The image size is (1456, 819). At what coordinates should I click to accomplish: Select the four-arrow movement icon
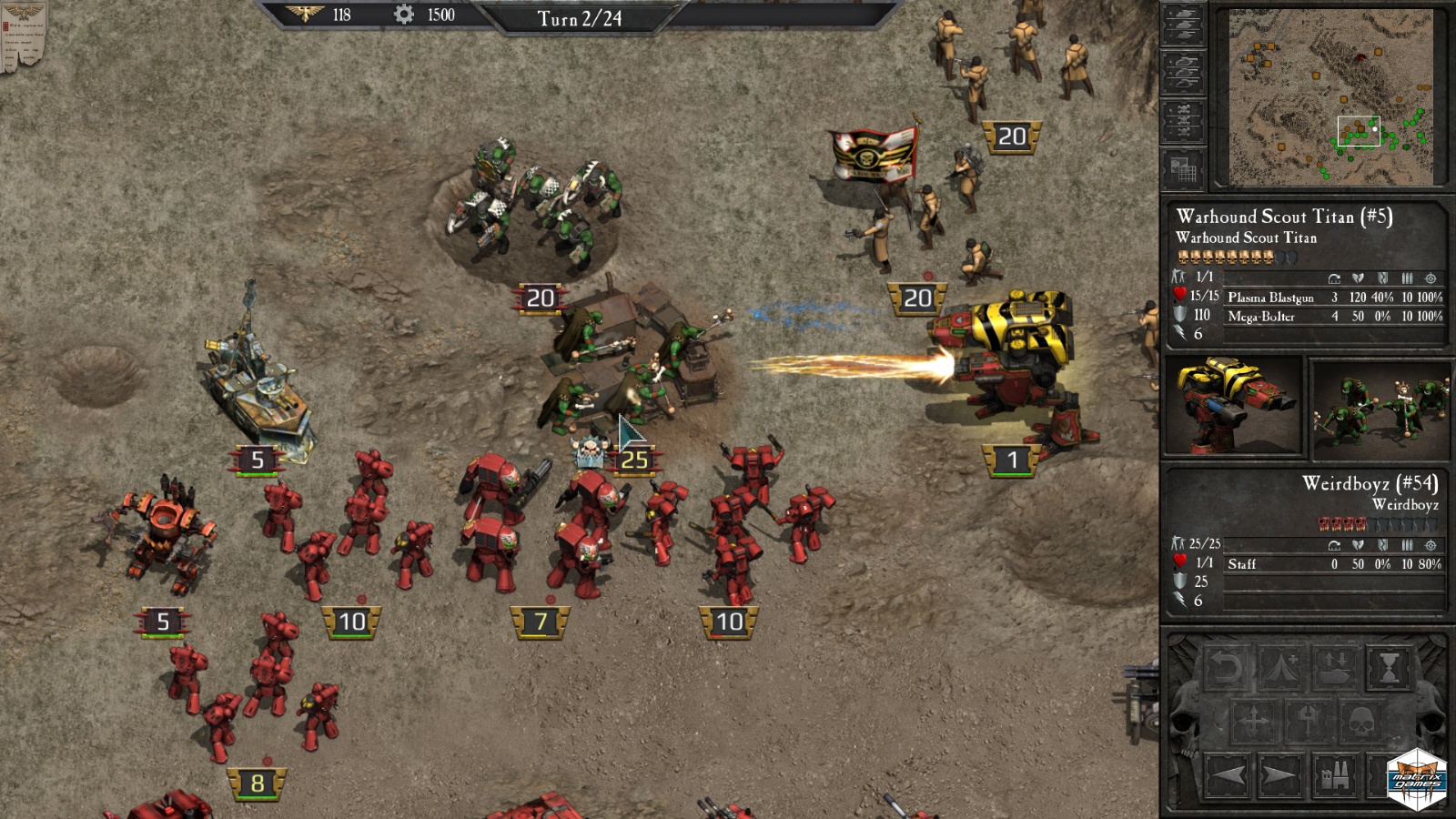(1254, 719)
